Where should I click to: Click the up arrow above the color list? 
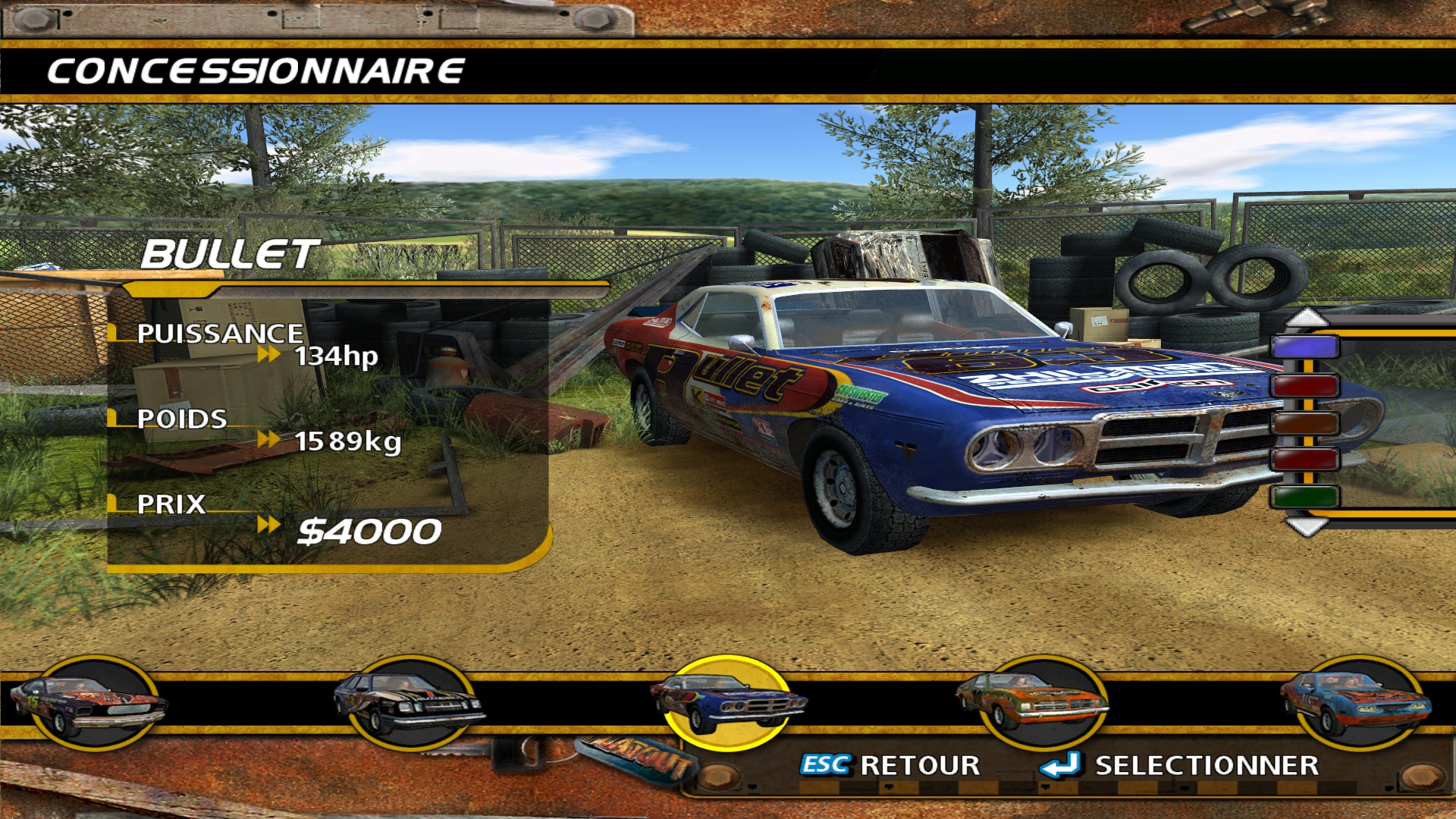(x=1306, y=317)
